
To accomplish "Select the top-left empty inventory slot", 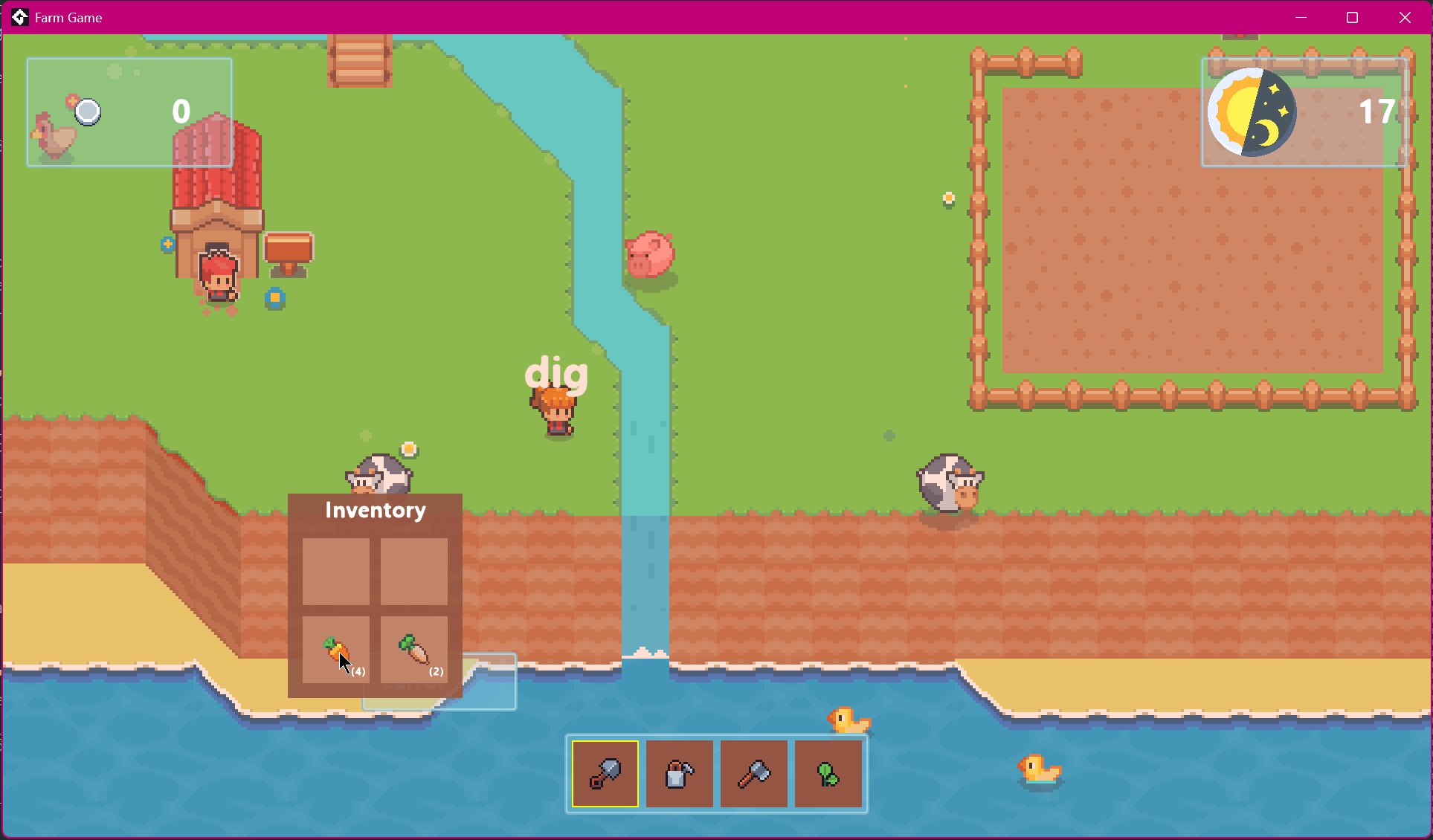I will (336, 572).
